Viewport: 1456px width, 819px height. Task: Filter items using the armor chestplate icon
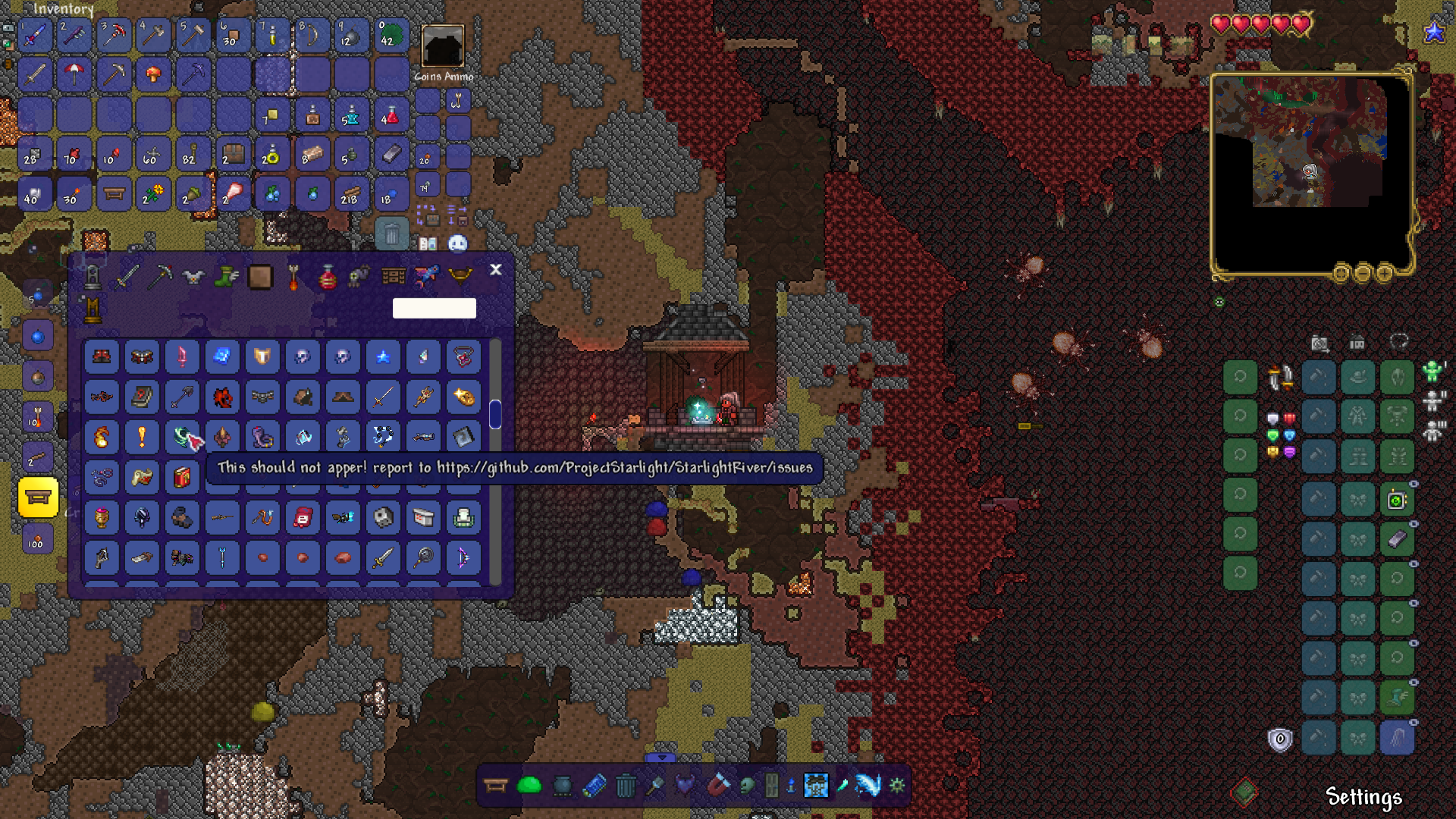(192, 277)
